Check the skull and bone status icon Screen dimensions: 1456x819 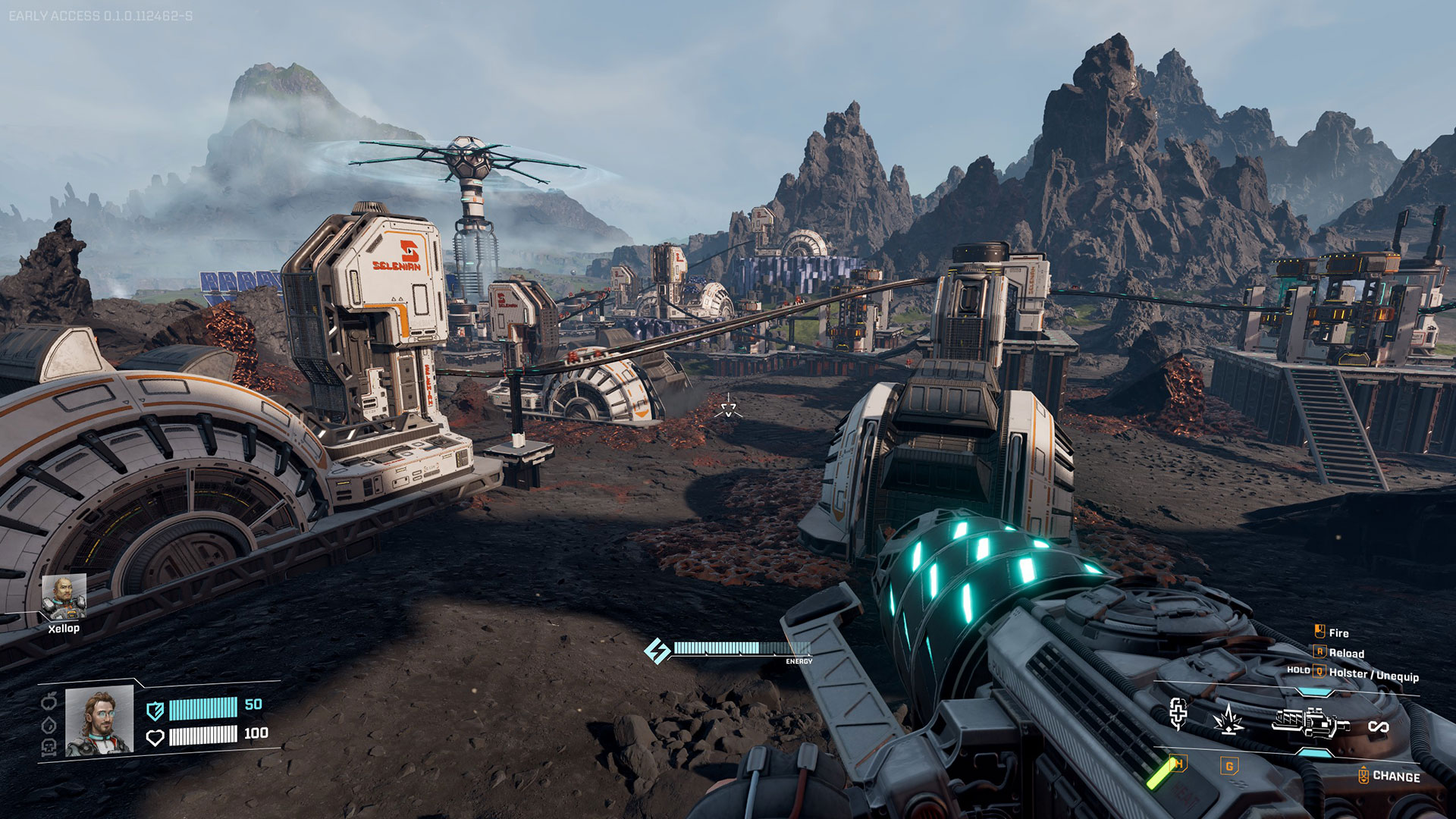49,748
